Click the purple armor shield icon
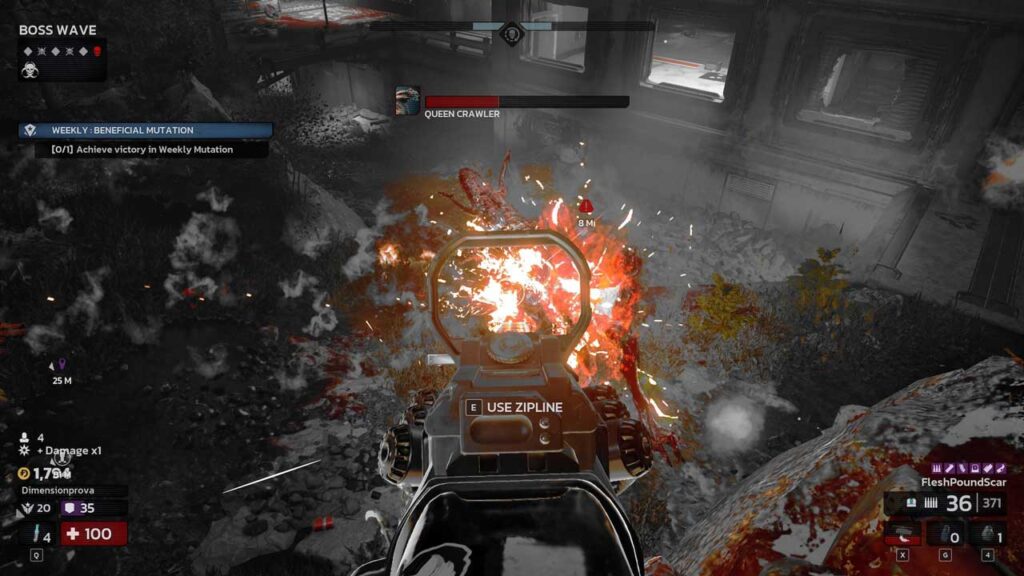Screen dimensions: 1024x576 (71, 508)
